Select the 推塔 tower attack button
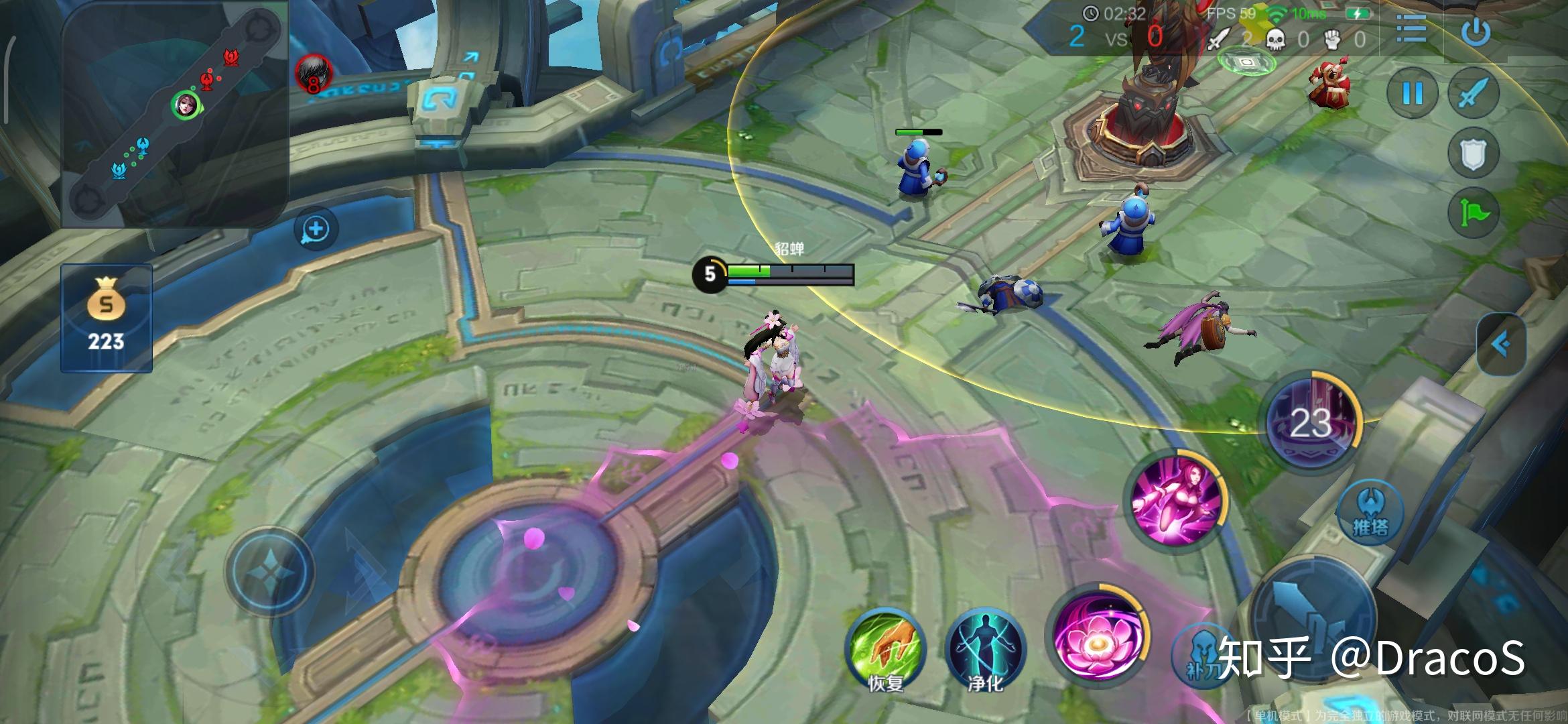 point(1370,512)
